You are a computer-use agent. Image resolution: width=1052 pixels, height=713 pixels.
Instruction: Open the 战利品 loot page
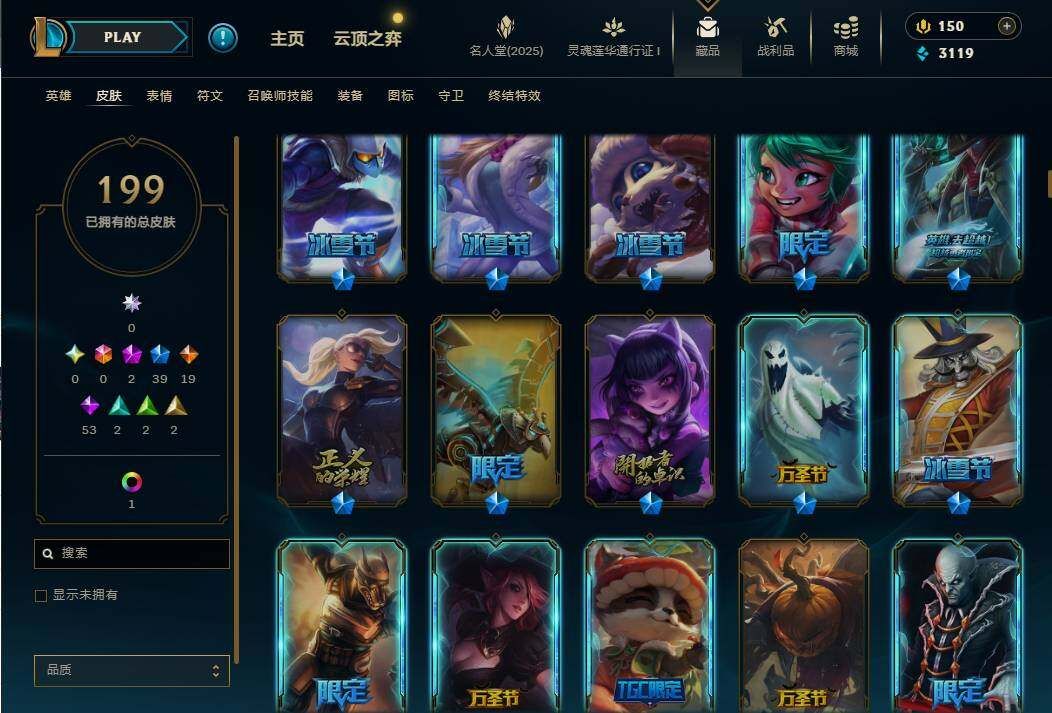(775, 37)
